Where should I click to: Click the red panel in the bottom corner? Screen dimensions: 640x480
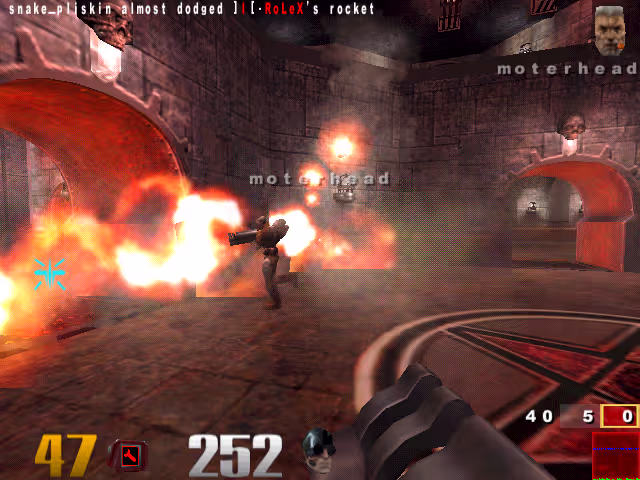tap(614, 456)
